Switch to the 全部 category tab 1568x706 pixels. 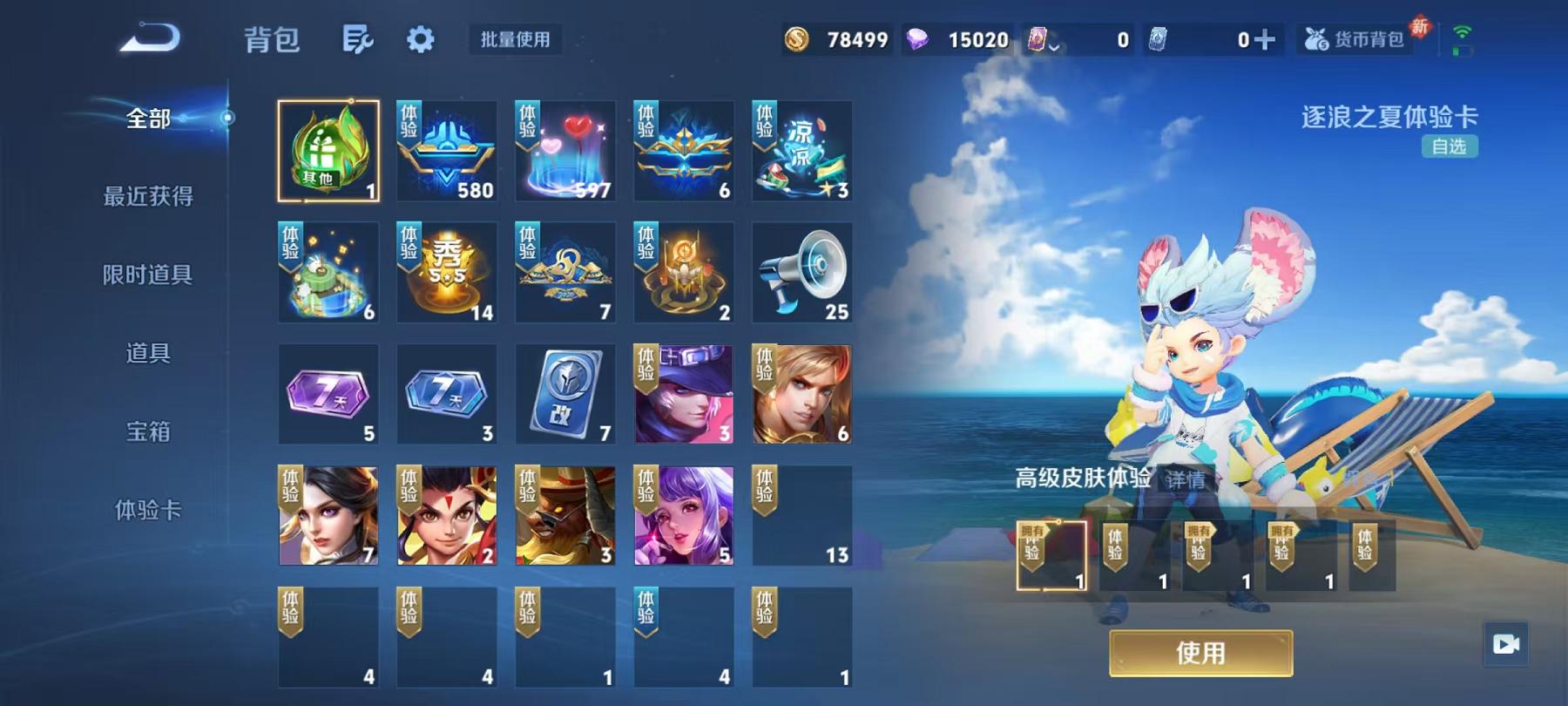[149, 118]
